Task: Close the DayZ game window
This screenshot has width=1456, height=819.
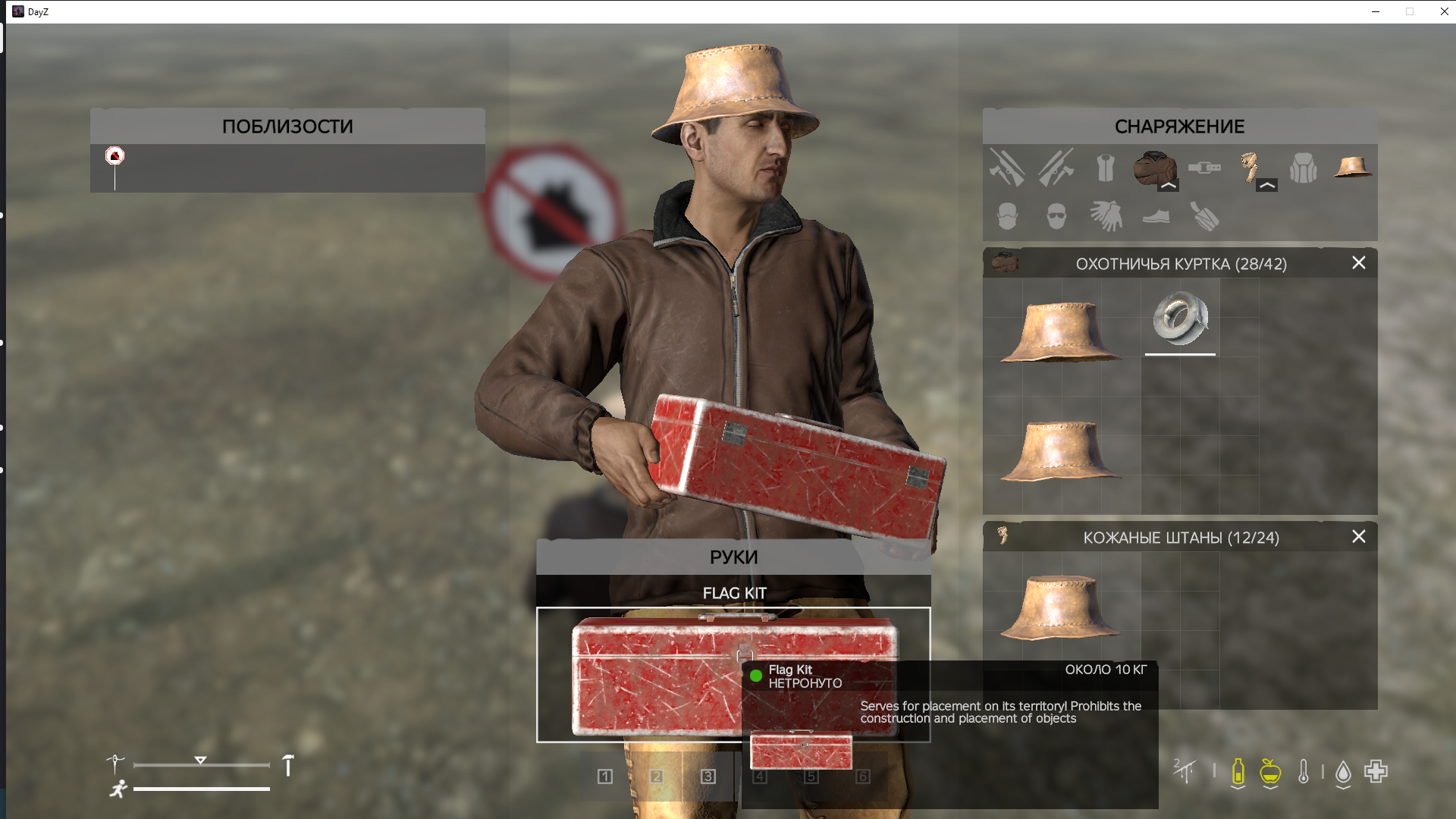Action: click(x=1444, y=11)
